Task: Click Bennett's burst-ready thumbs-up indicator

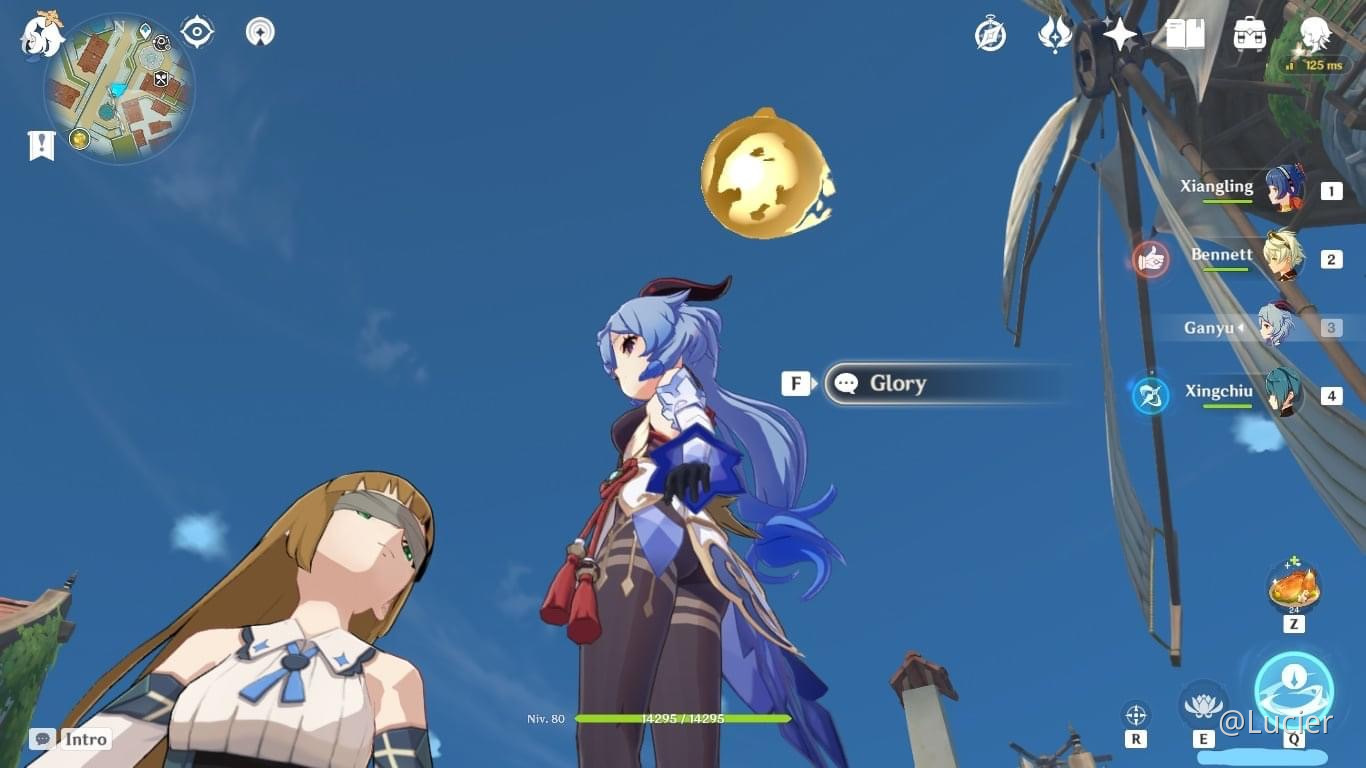Action: [1148, 258]
